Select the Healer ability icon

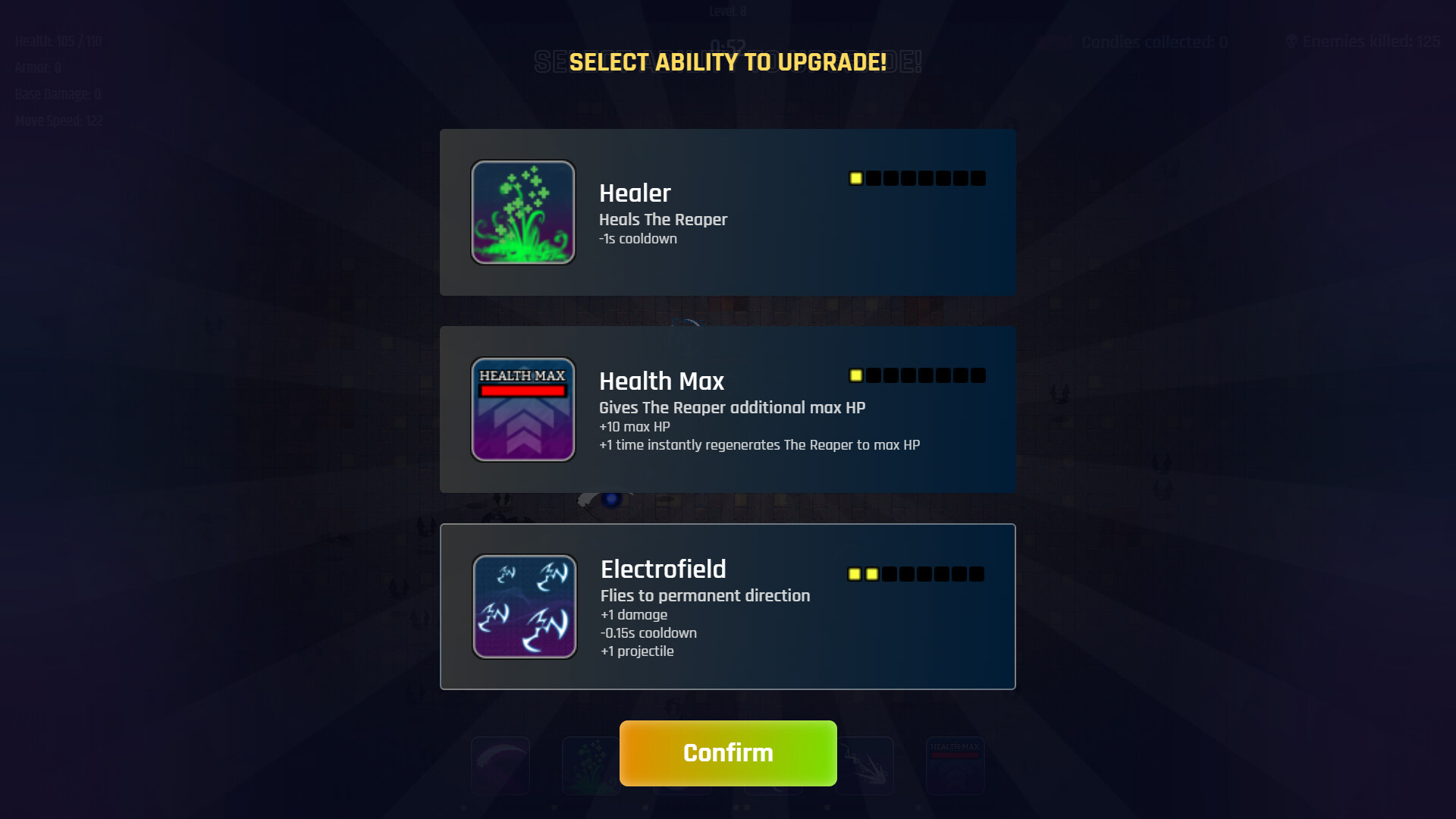(522, 212)
